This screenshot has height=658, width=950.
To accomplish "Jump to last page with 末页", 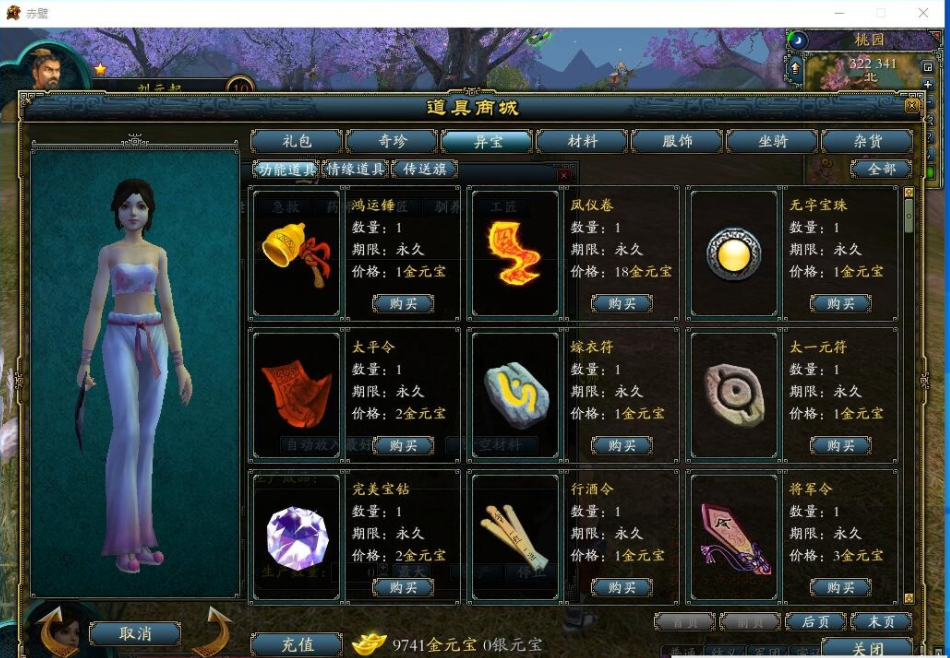I will pyautogui.click(x=881, y=622).
